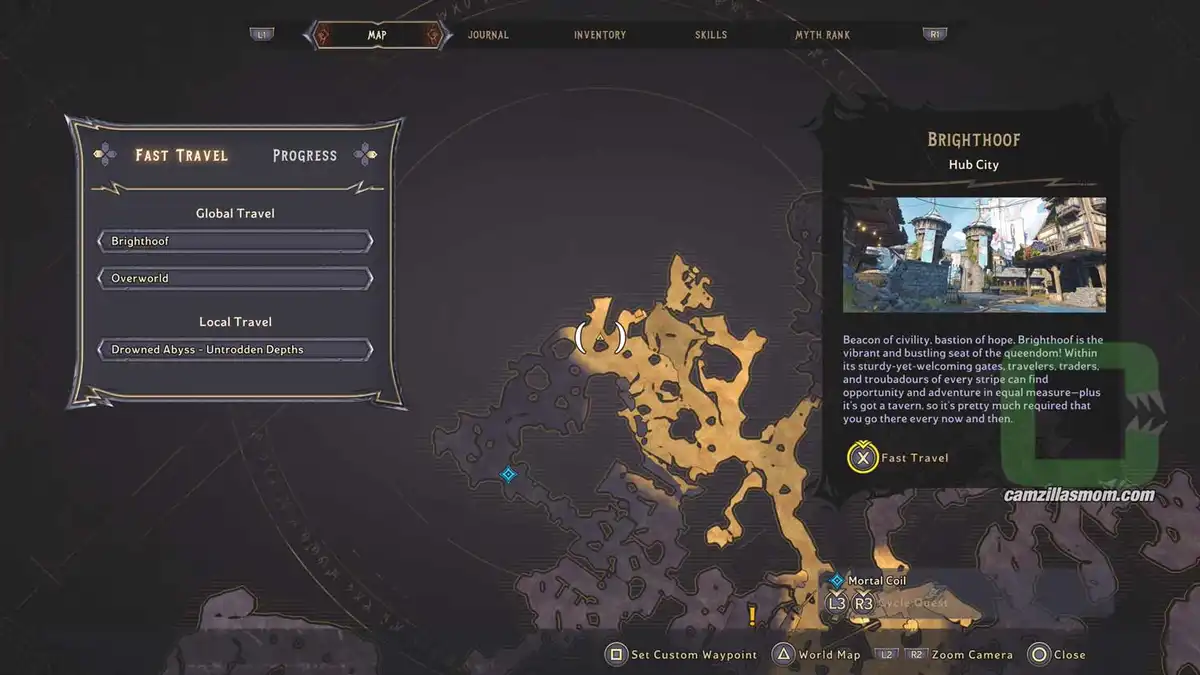Open the Inventory tab
The image size is (1200, 675).
[600, 35]
